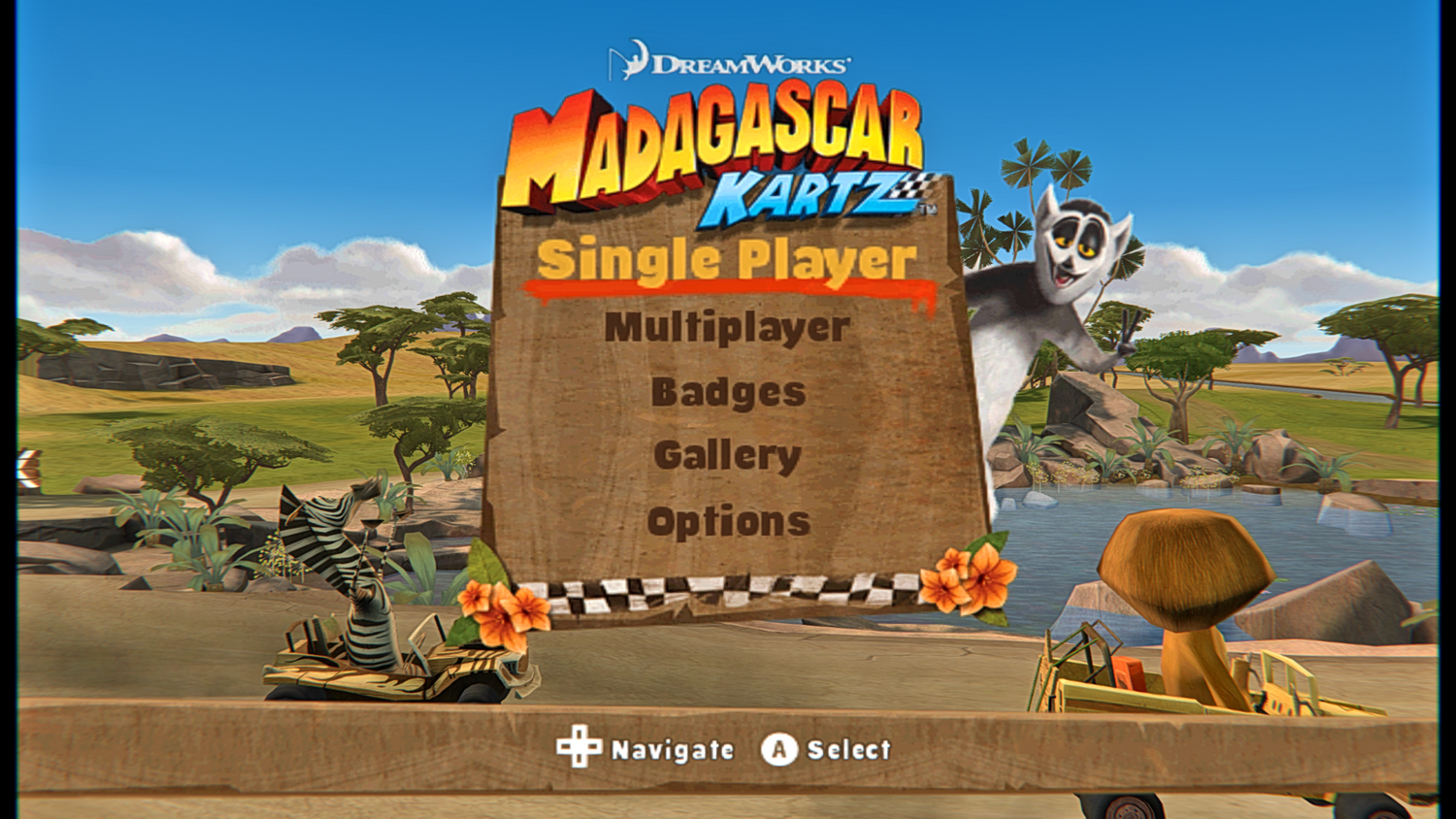
Task: Click the Select text label
Action: [x=850, y=749]
